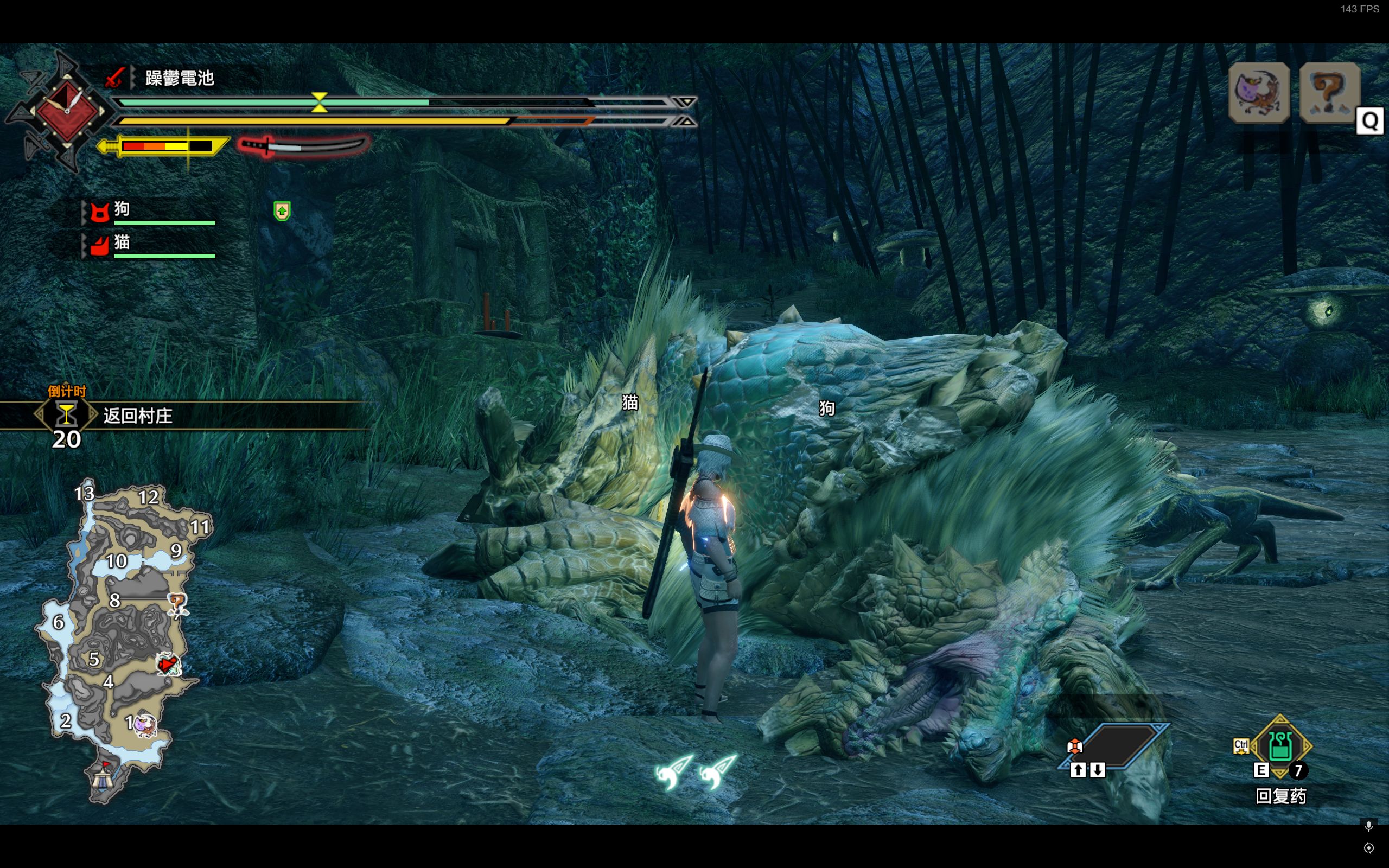Select the purple monster target icon
1389x868 pixels.
[x=1259, y=93]
